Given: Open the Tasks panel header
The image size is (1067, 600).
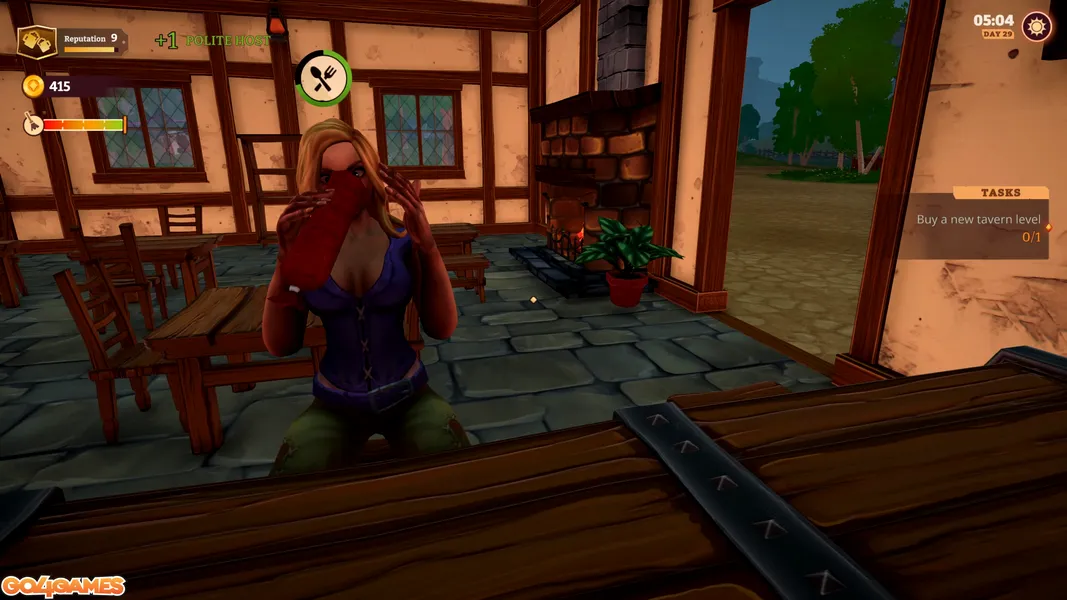Looking at the screenshot, I should tap(1000, 193).
